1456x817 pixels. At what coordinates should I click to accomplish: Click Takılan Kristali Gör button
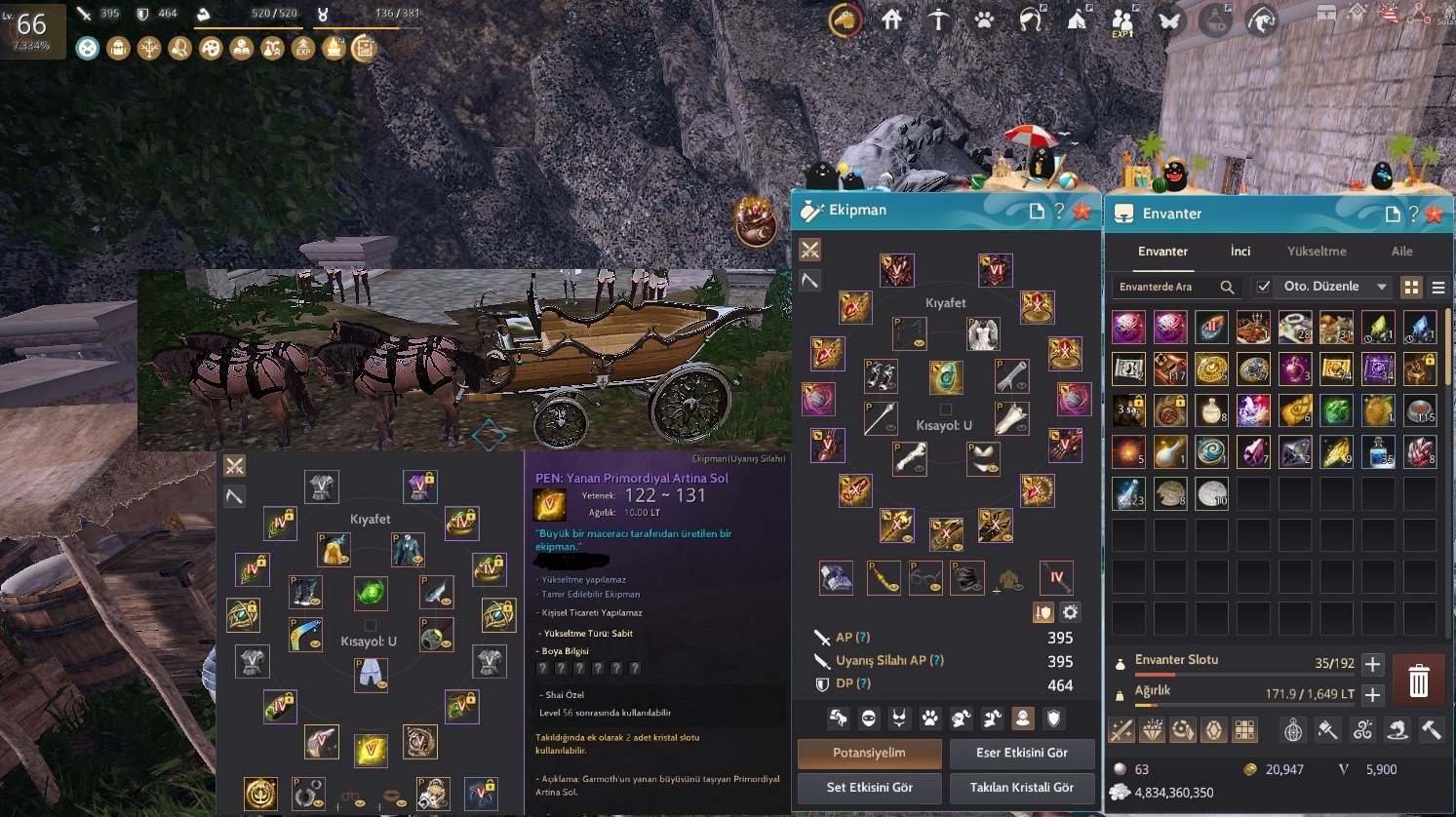click(1021, 788)
